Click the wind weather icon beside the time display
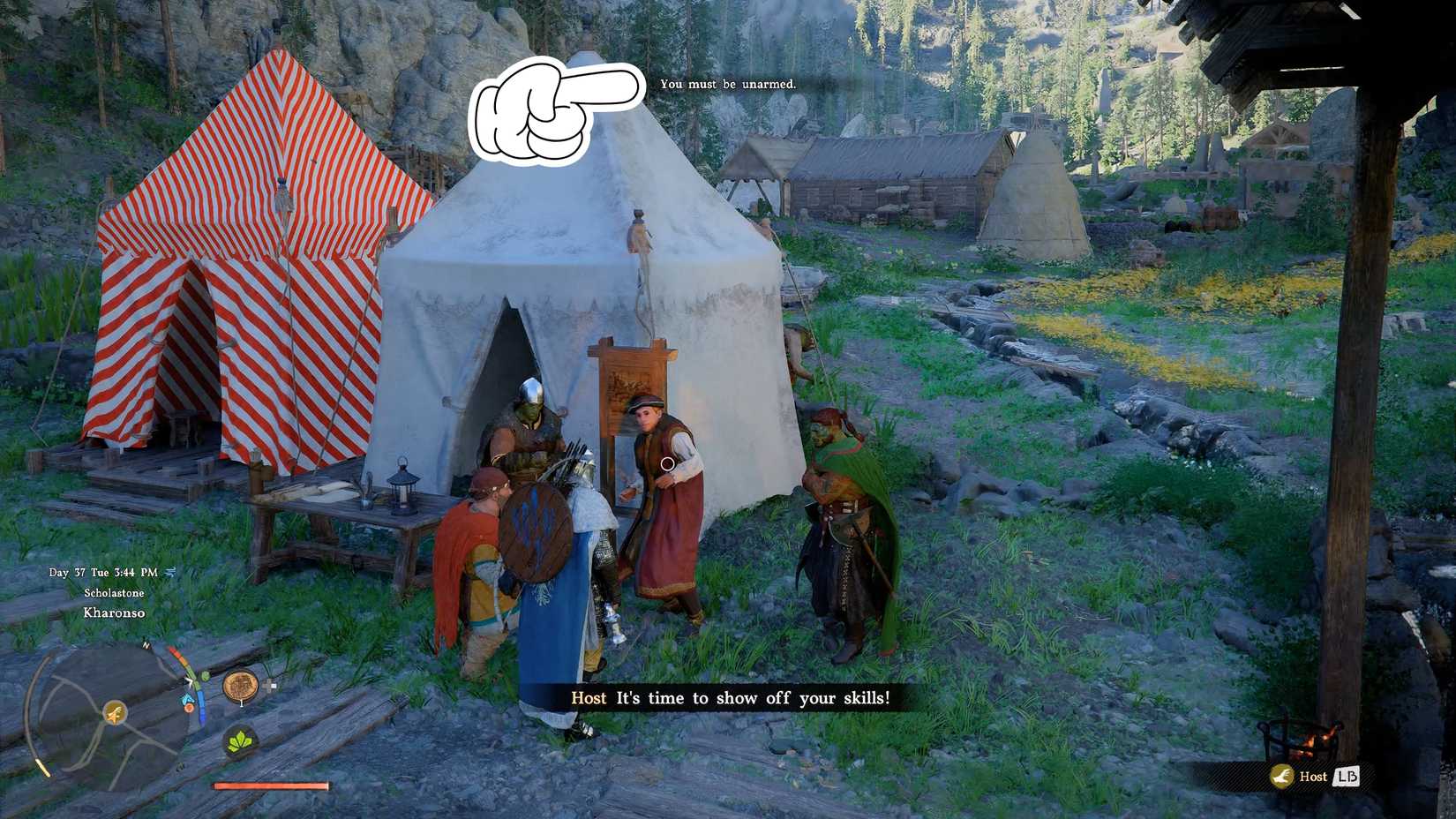Screen dimensions: 1456x819 (169, 572)
